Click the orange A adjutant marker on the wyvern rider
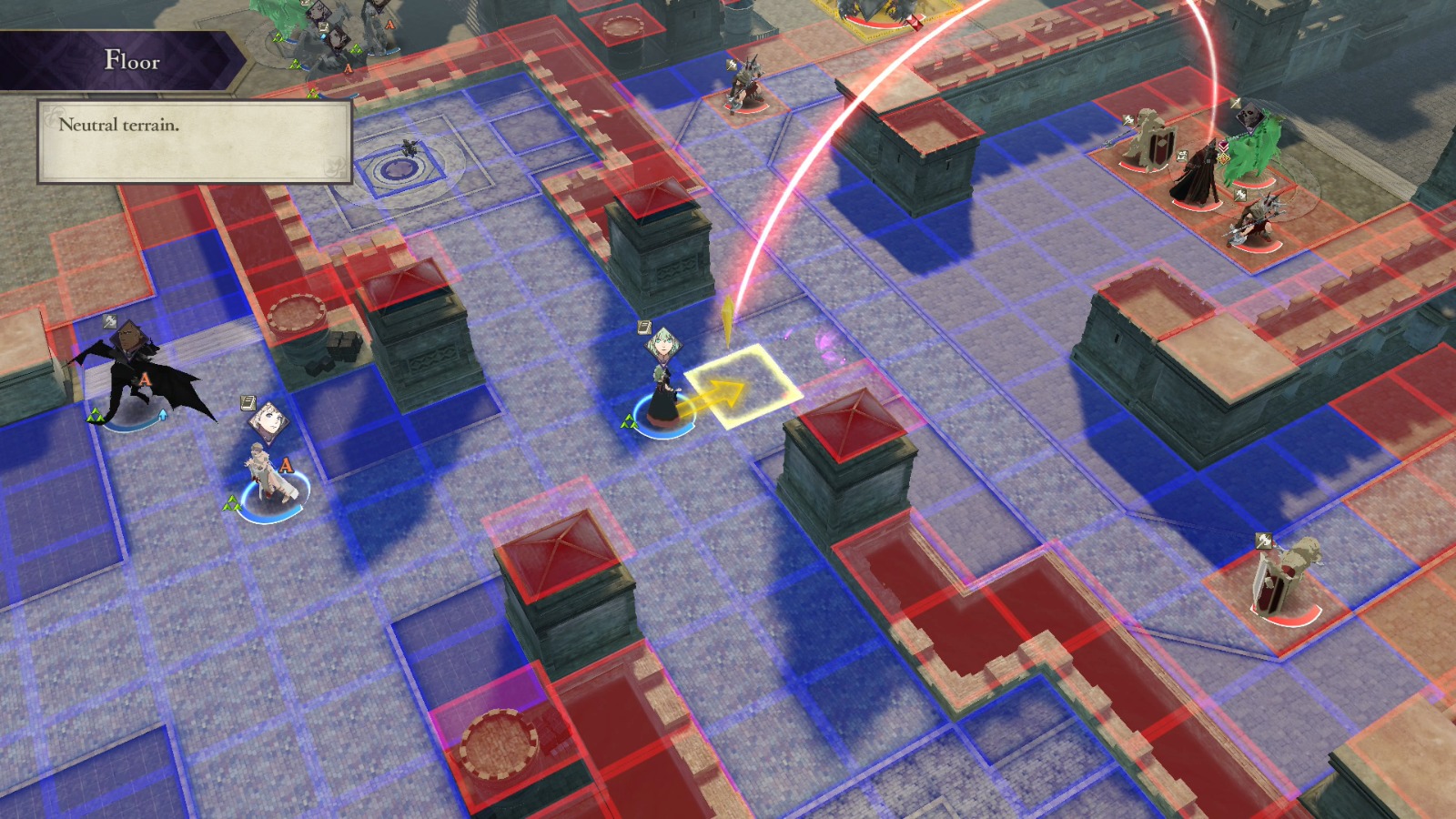Viewport: 1456px width, 819px height. 146,379
